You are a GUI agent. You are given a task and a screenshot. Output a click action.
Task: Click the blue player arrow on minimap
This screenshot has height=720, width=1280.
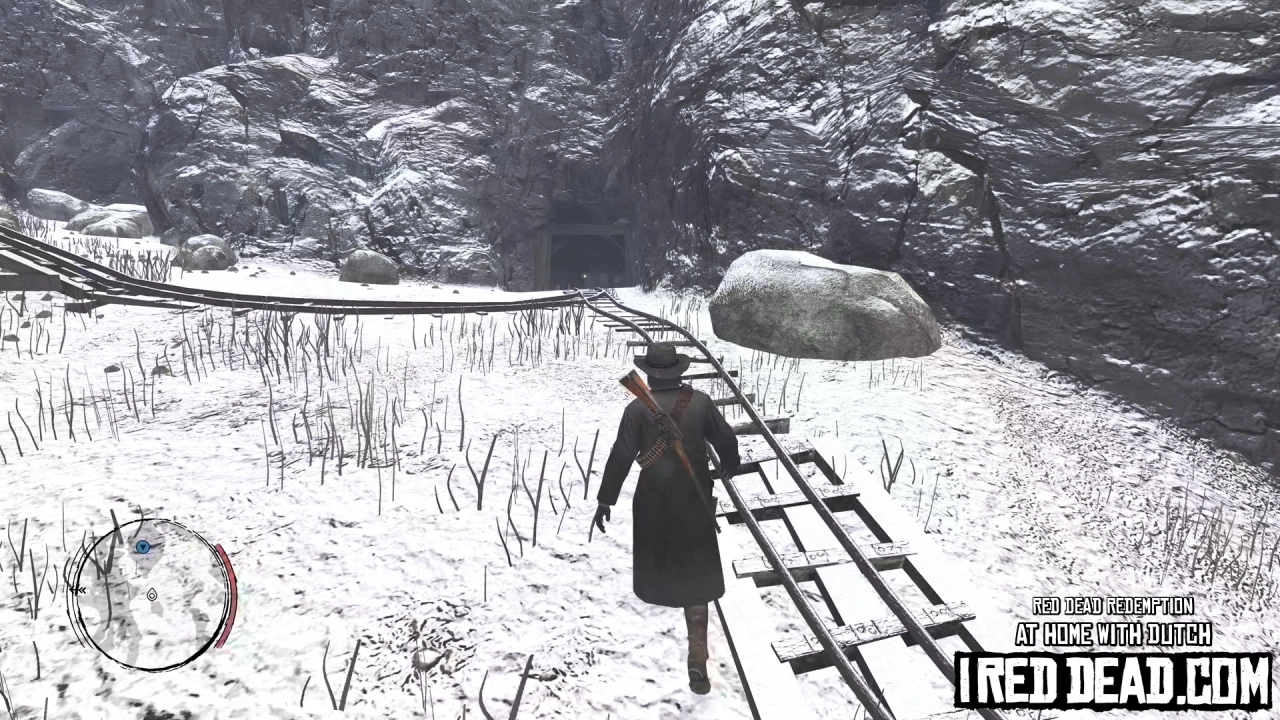click(x=142, y=547)
